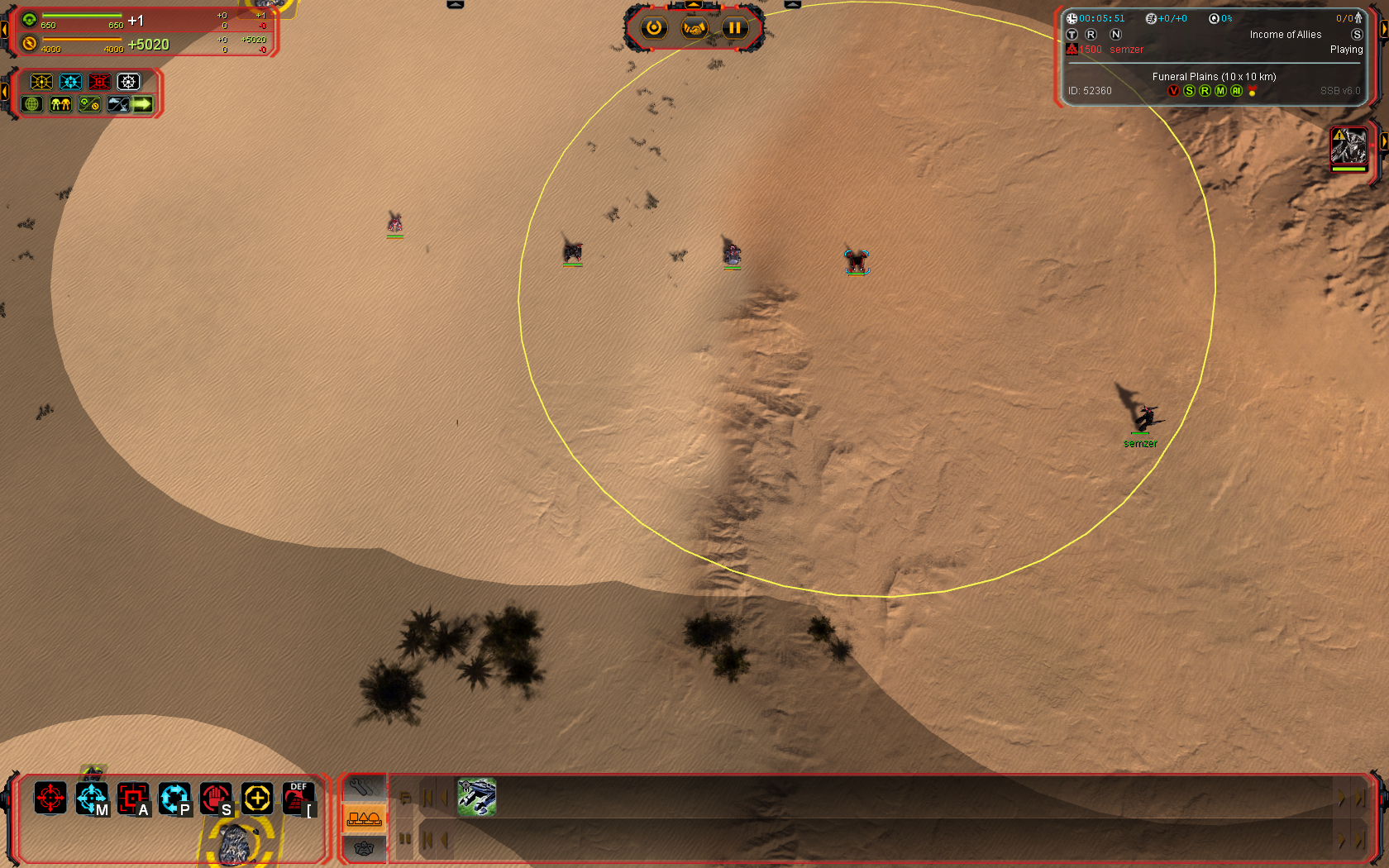
Task: Select the yellow assist order icon
Action: [x=257, y=799]
